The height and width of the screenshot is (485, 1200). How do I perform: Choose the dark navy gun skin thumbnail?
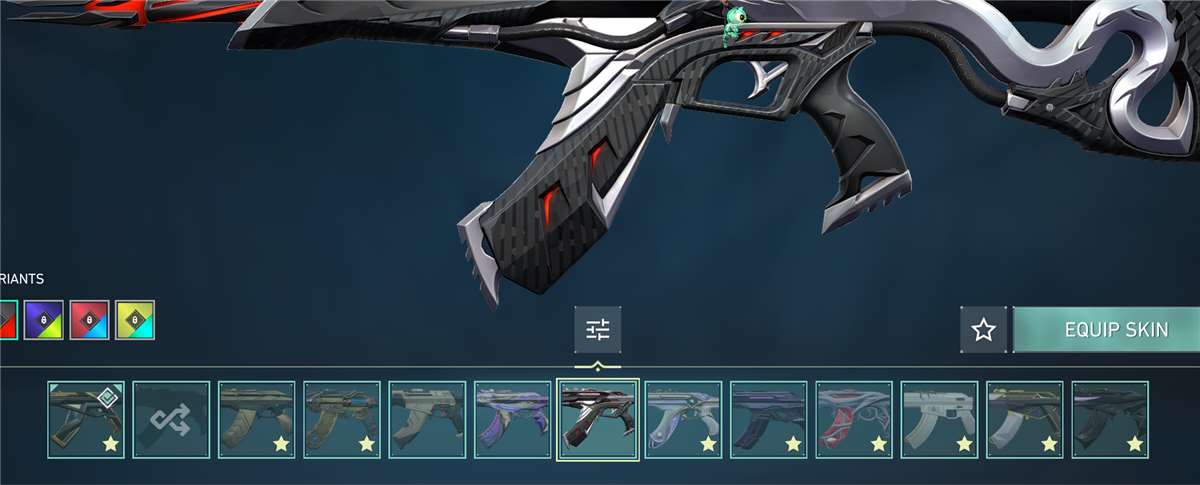tap(768, 420)
